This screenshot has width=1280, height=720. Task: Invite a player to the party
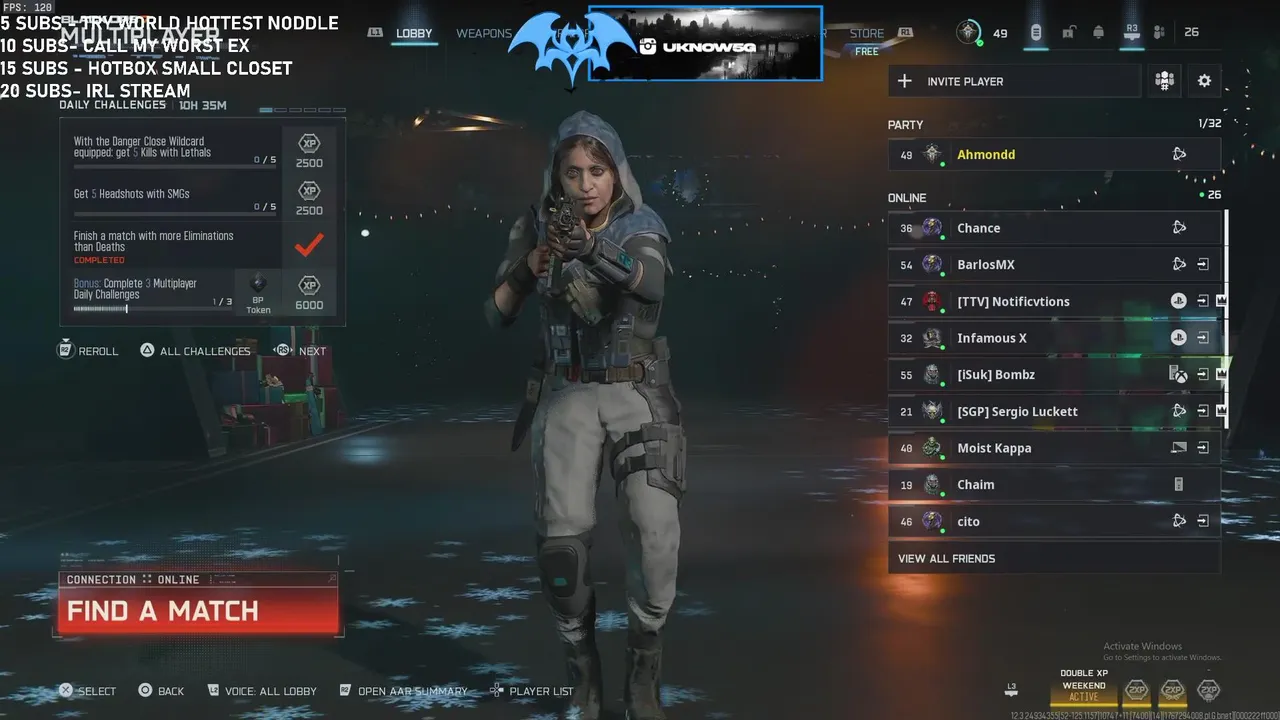1013,81
